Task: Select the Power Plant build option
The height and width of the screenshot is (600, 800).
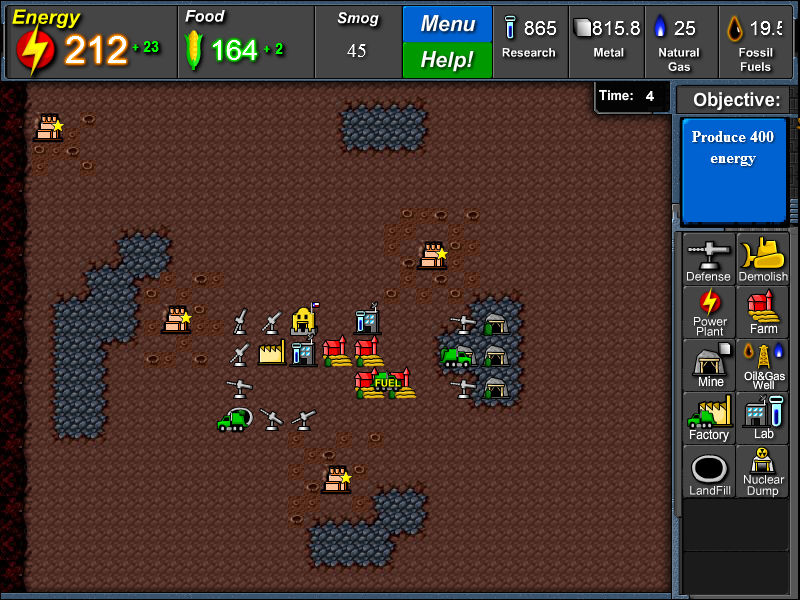Action: tap(709, 312)
